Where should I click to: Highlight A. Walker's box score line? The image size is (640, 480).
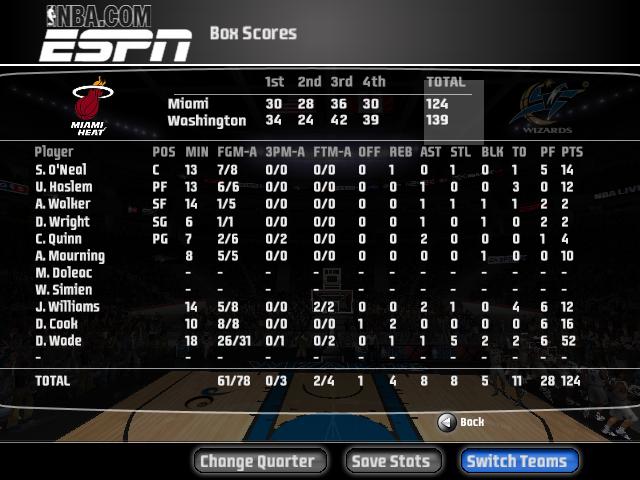click(x=62, y=204)
